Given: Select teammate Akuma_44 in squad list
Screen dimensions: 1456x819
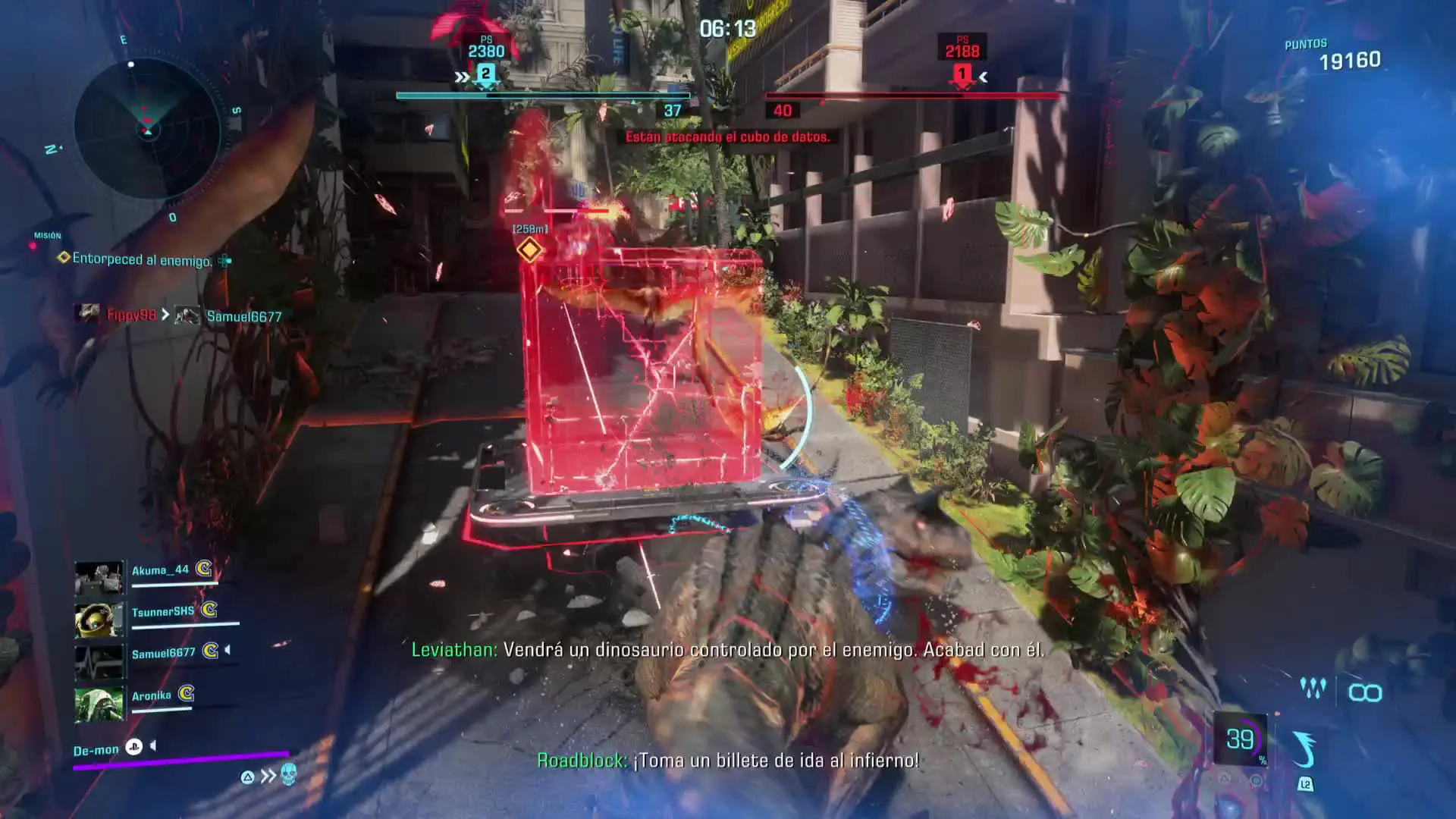Looking at the screenshot, I should [x=160, y=570].
